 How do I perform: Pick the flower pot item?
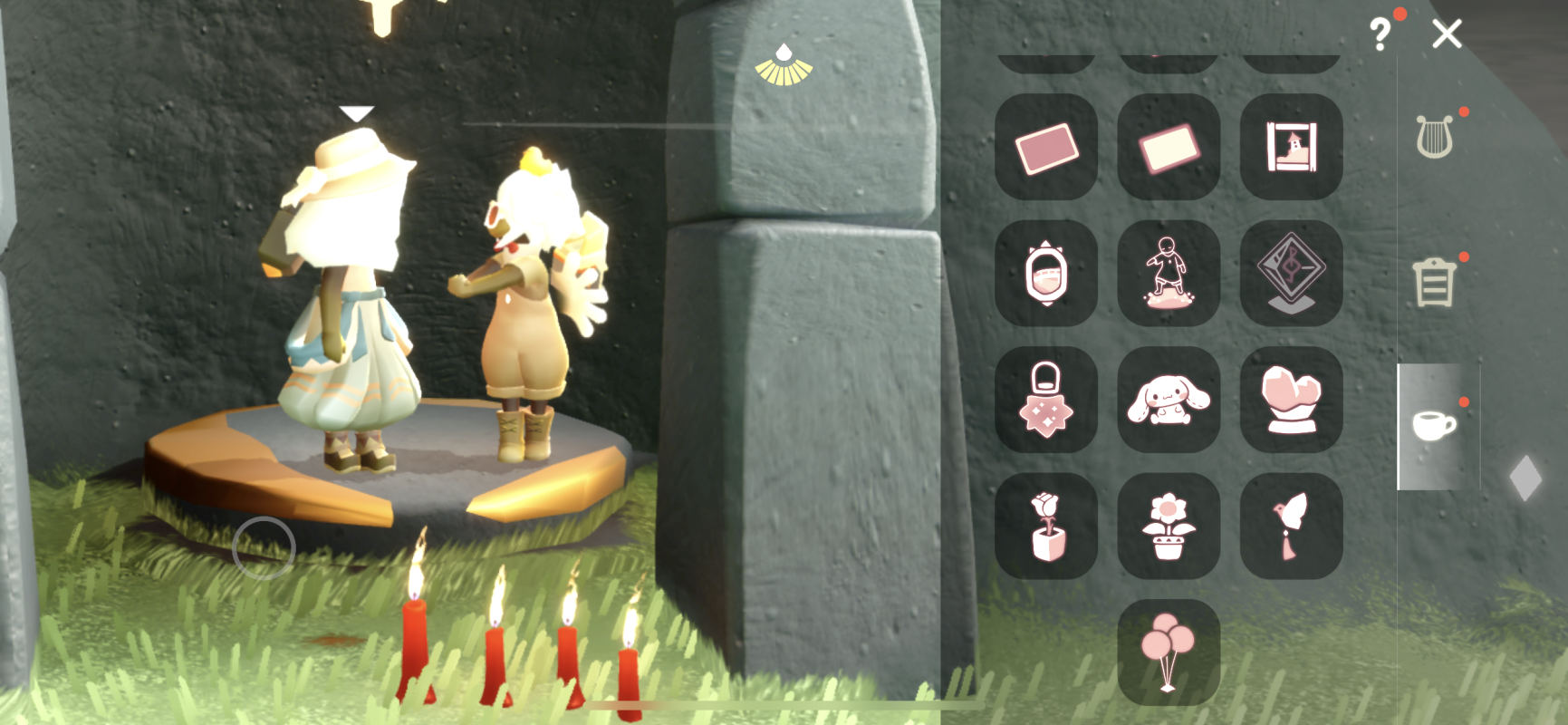click(x=1169, y=526)
